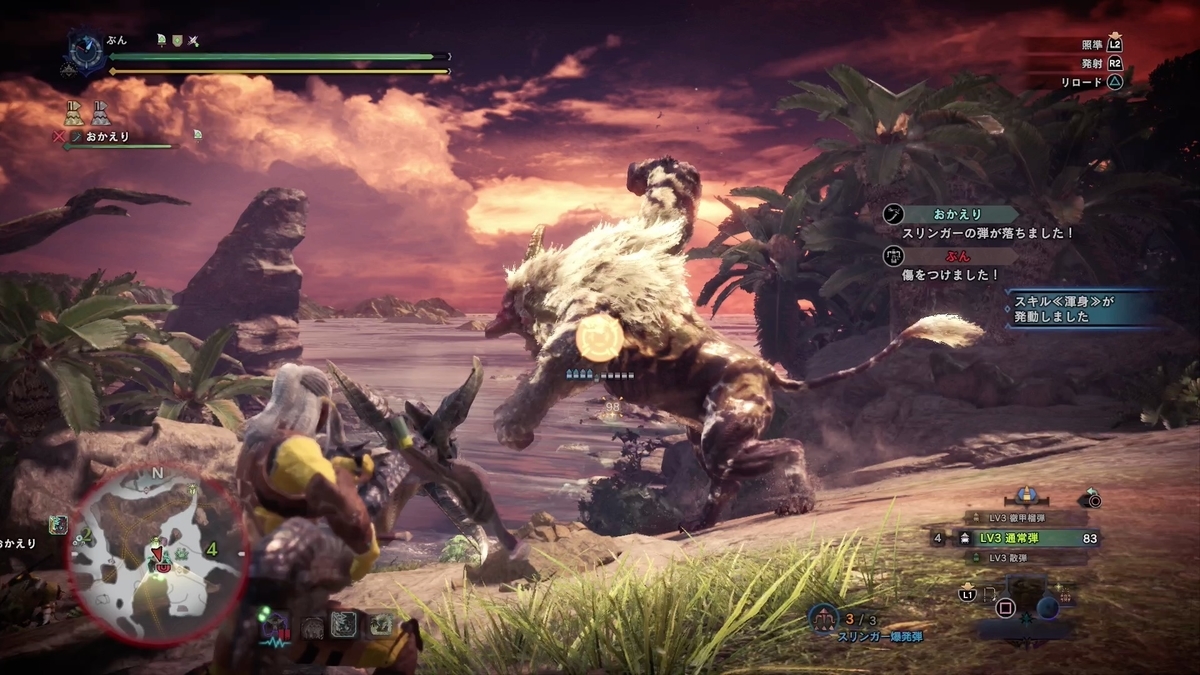1200x675 pixels.
Task: Select the スリンガー爆発弾 slinger ammo icon
Action: coord(824,617)
